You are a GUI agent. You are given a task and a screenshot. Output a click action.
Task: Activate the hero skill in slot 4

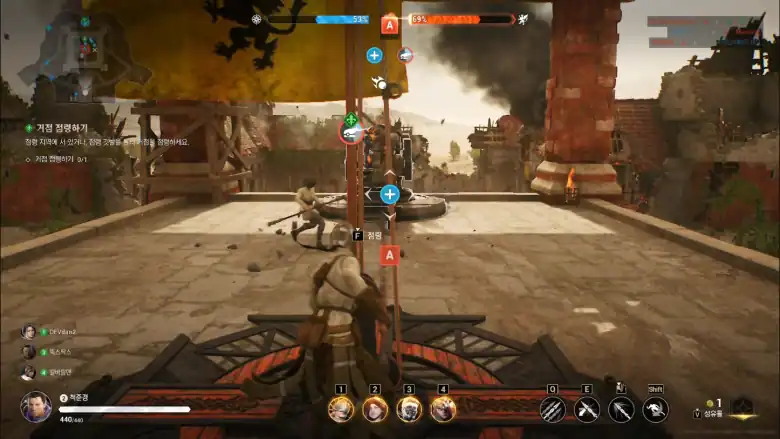(x=443, y=408)
